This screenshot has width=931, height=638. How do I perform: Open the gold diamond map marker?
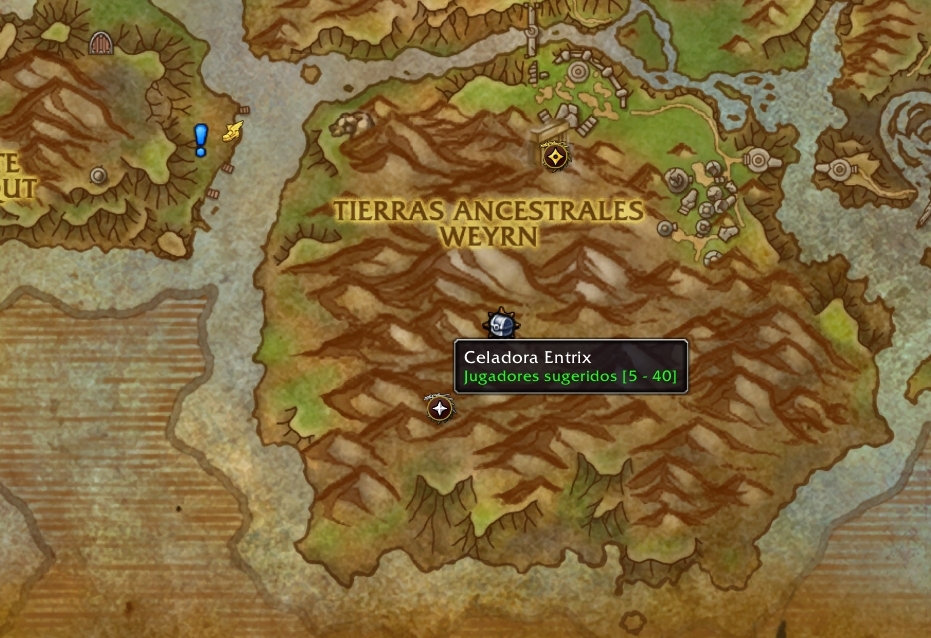pyautogui.click(x=555, y=156)
